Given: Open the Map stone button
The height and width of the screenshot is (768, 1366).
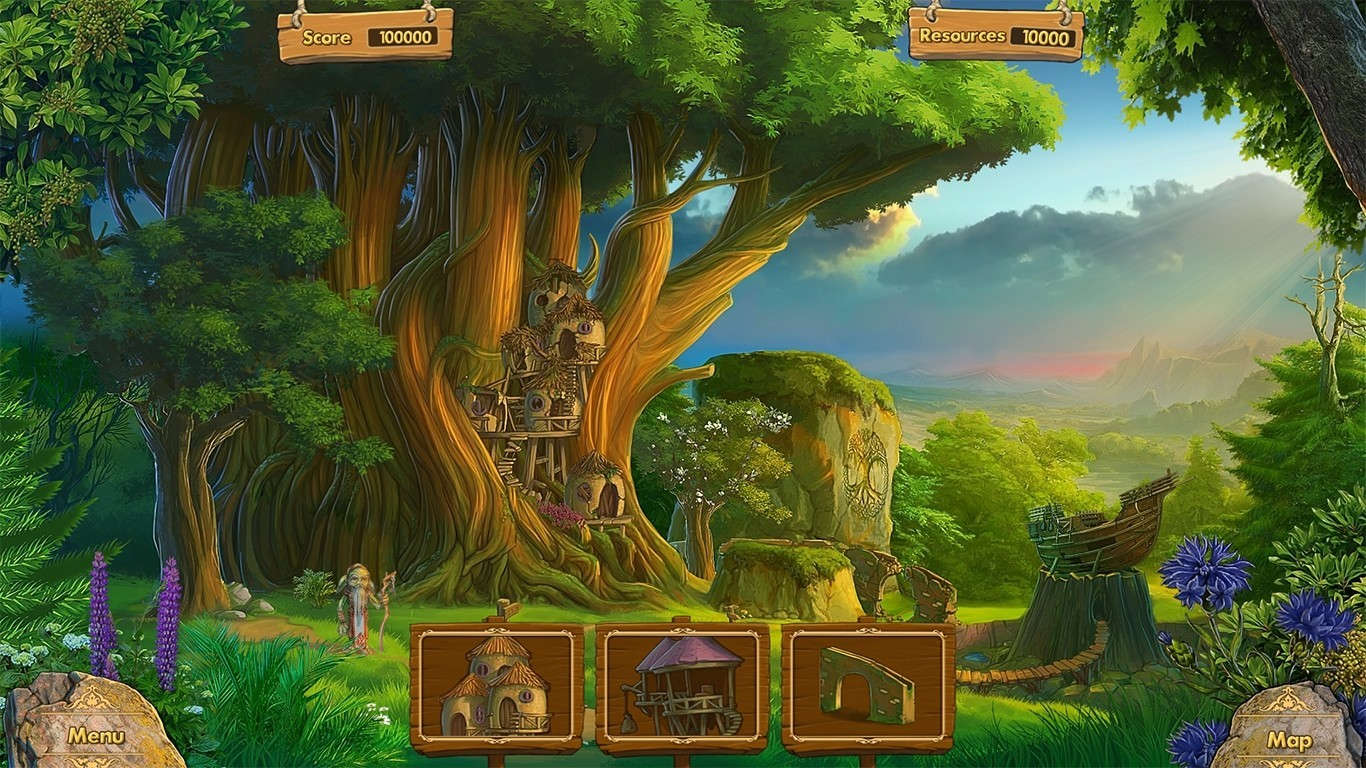Looking at the screenshot, I should (x=1292, y=740).
